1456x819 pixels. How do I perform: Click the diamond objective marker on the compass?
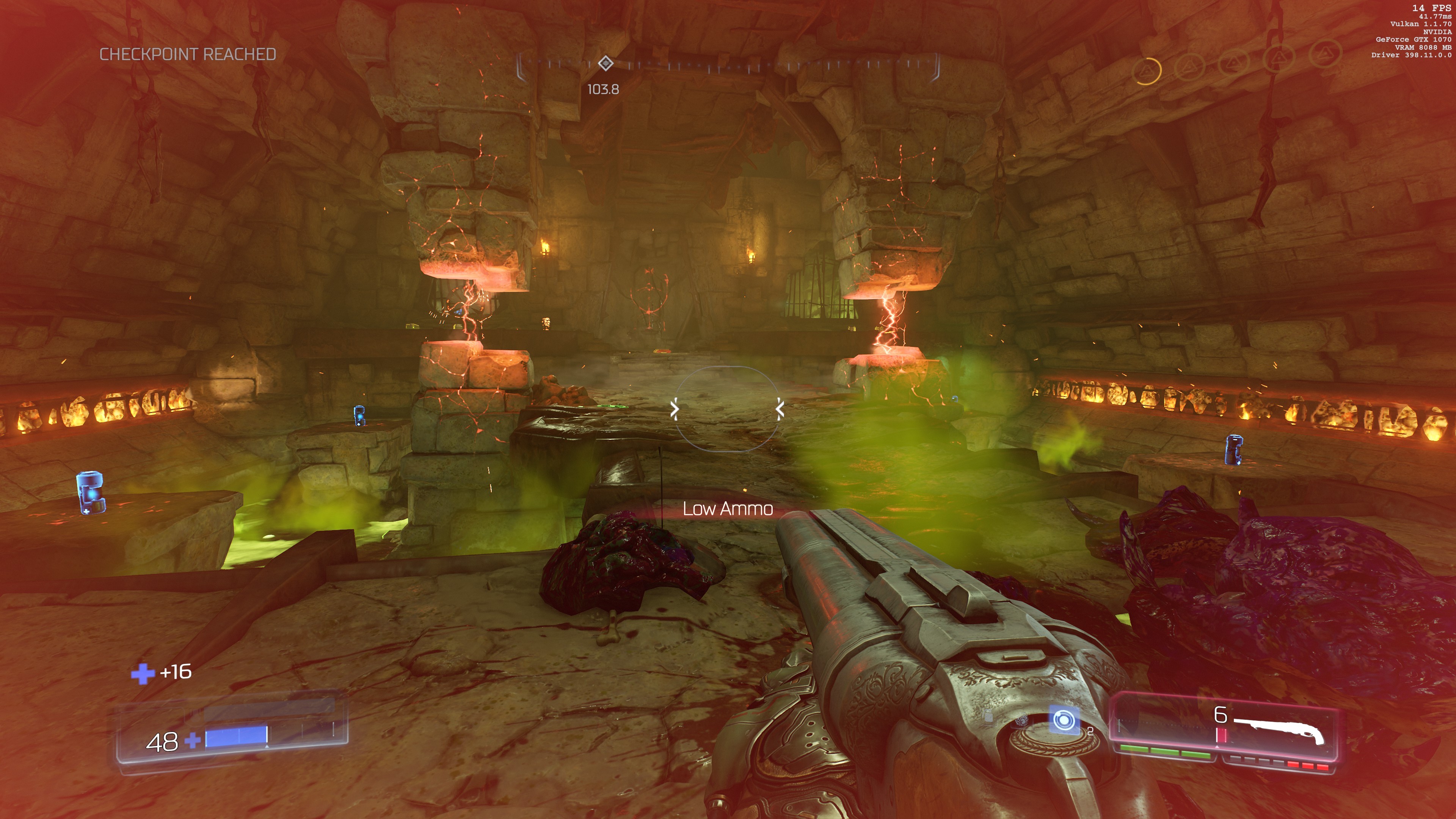(x=606, y=63)
